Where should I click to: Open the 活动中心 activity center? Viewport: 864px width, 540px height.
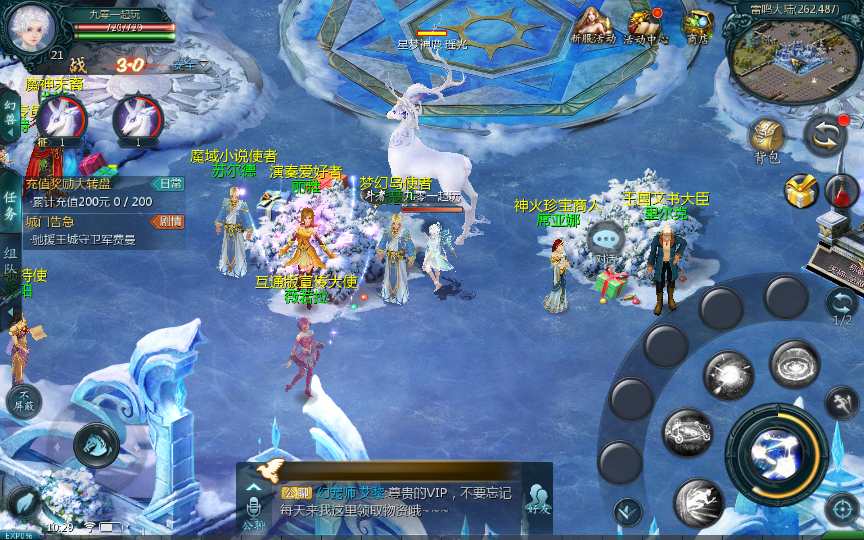645,23
